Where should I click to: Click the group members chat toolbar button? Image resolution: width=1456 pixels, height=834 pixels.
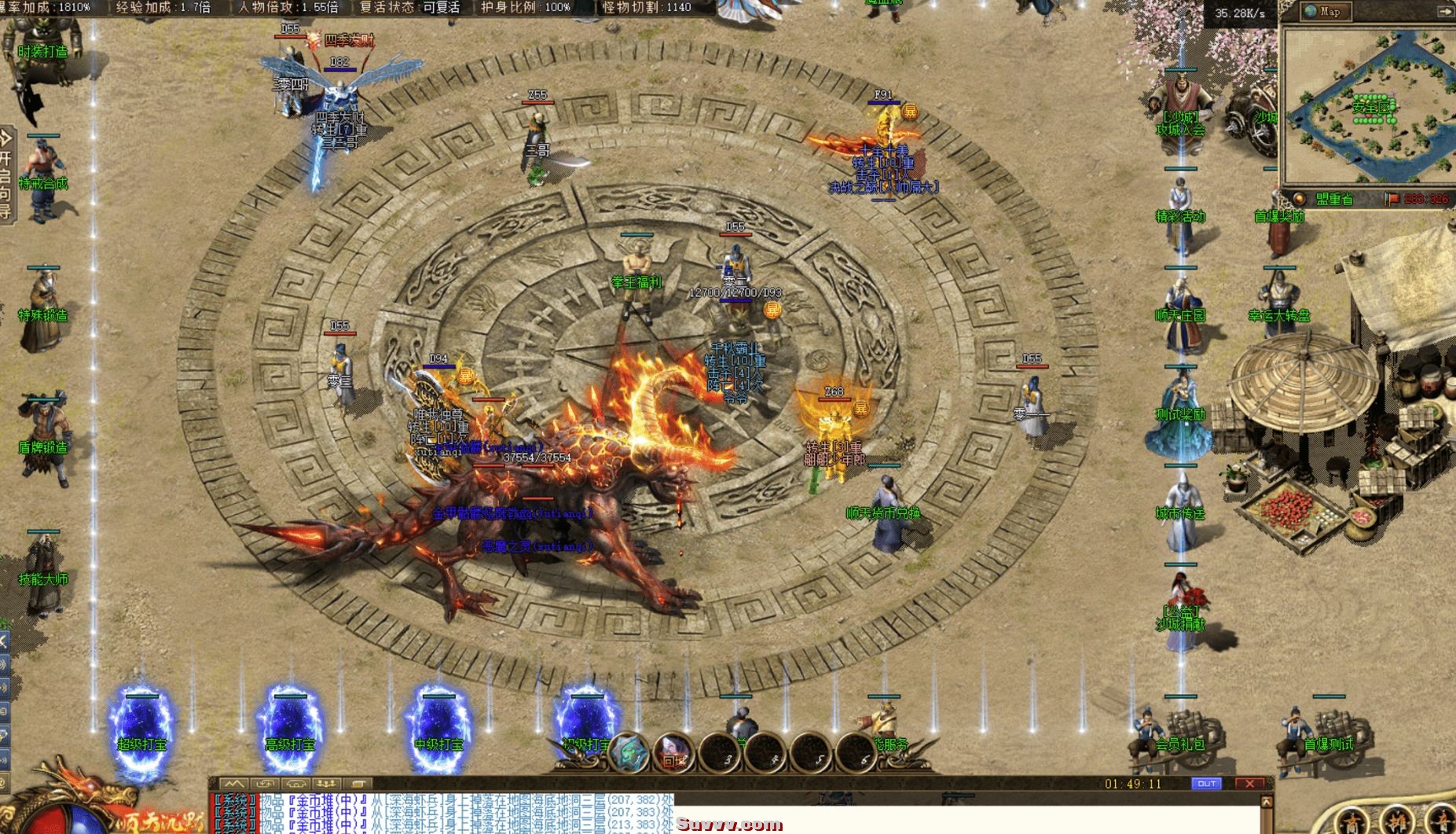(326, 784)
